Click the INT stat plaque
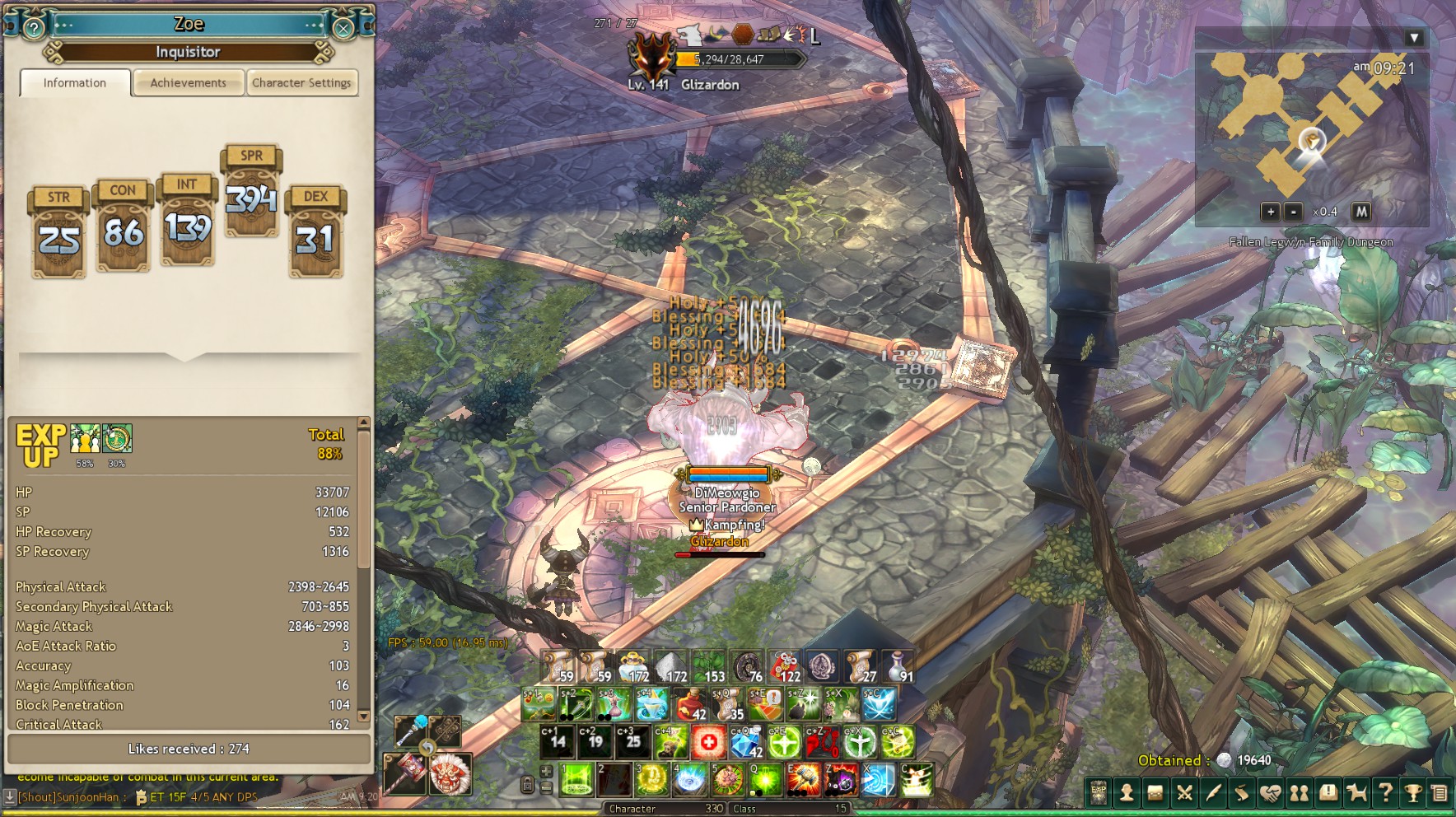This screenshot has height=817, width=1456. click(x=187, y=219)
